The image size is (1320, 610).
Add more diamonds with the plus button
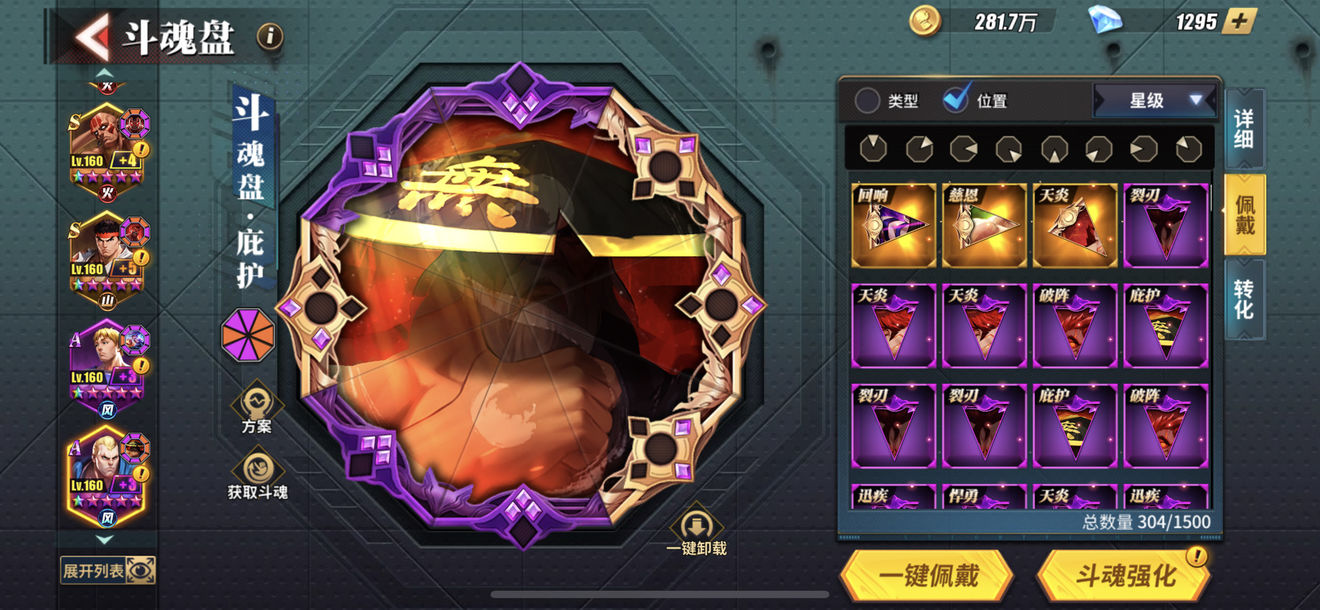pyautogui.click(x=1239, y=21)
